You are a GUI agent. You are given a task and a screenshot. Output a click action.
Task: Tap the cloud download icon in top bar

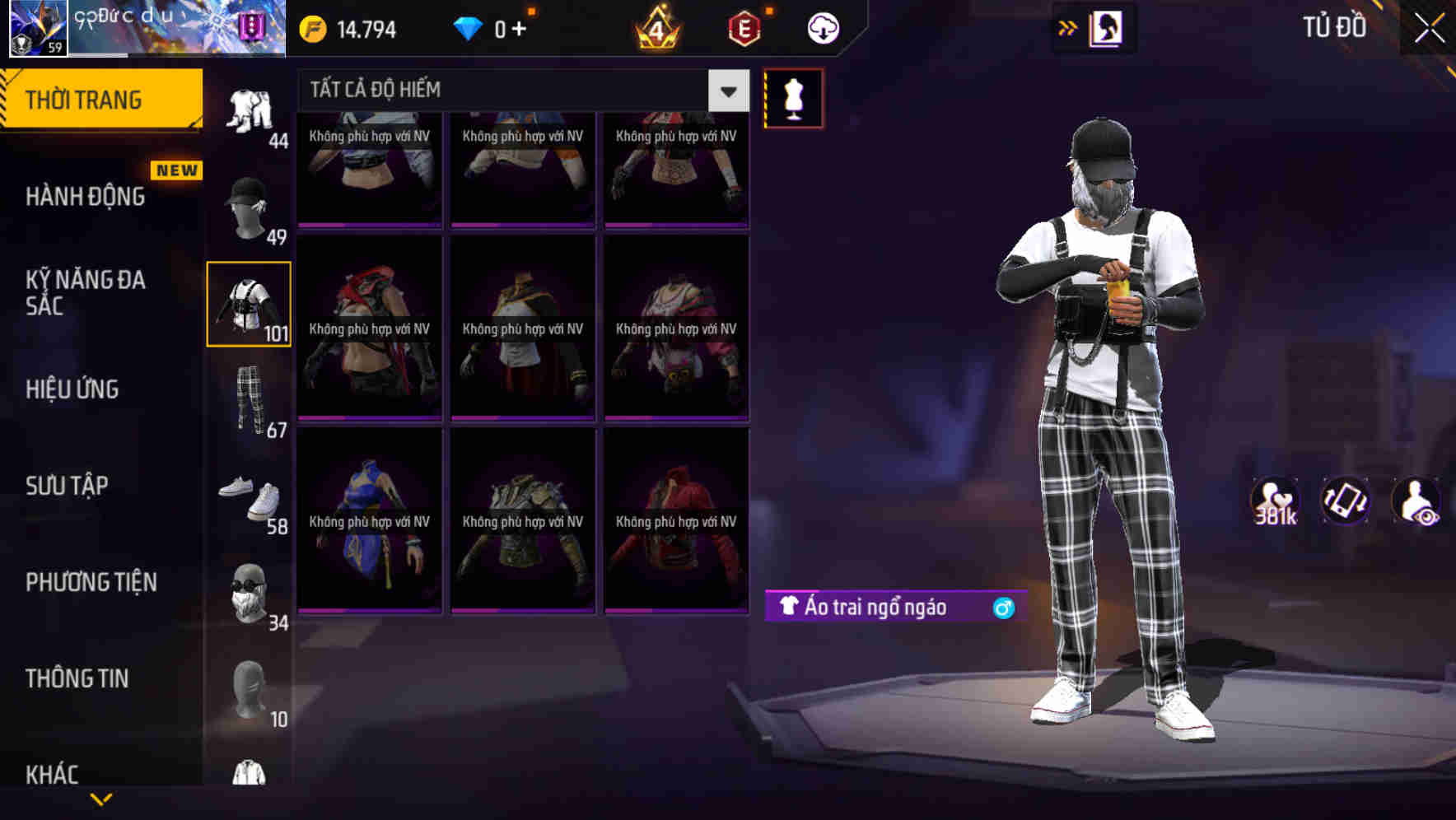(822, 27)
